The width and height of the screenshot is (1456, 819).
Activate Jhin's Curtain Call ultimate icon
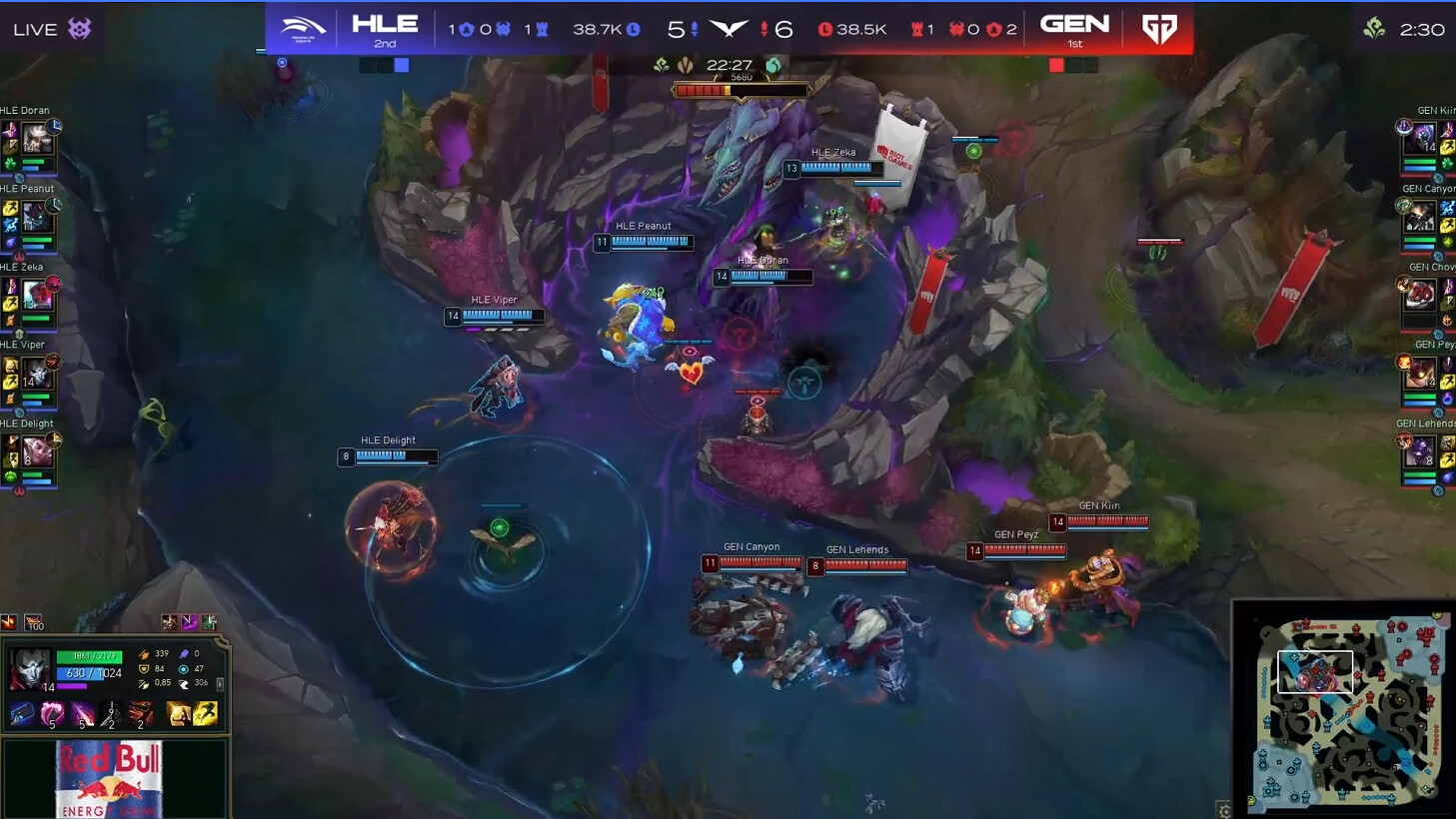coord(141,713)
